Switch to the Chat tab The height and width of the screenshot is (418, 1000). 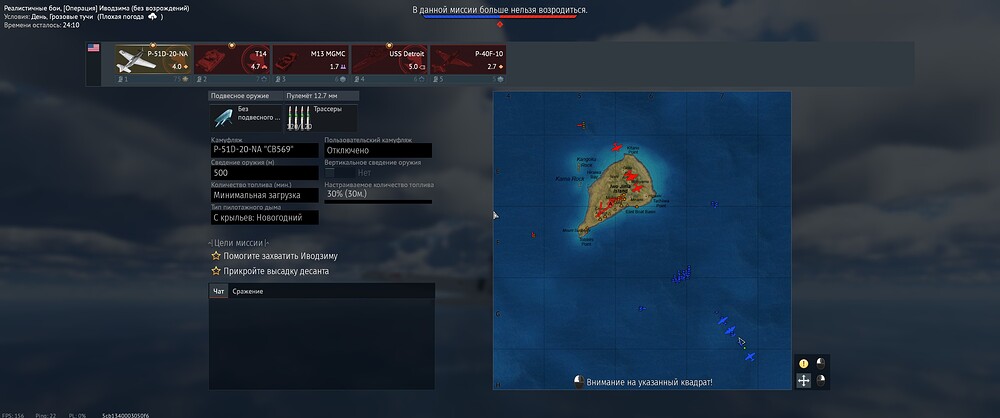[x=219, y=291]
